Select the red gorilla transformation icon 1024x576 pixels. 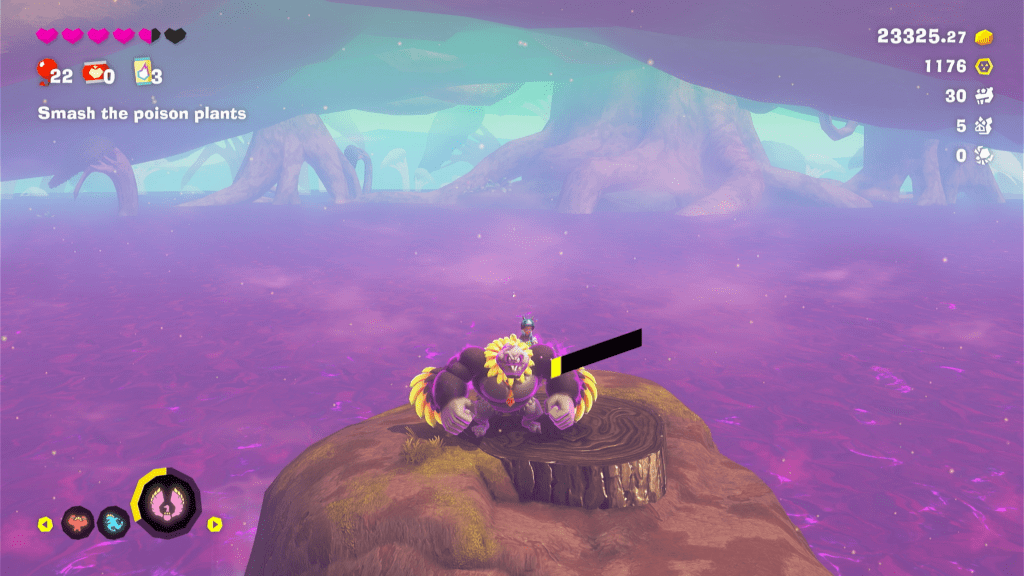[x=78, y=522]
